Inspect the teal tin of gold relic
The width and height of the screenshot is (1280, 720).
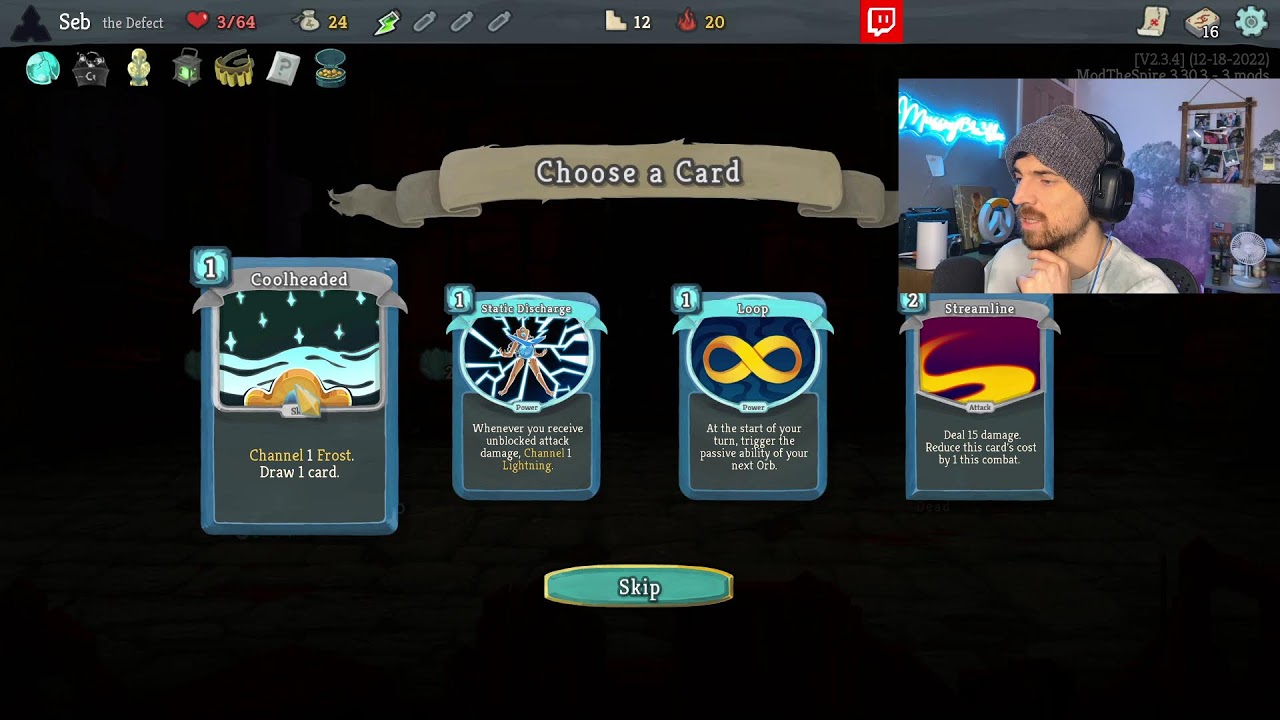coord(330,69)
